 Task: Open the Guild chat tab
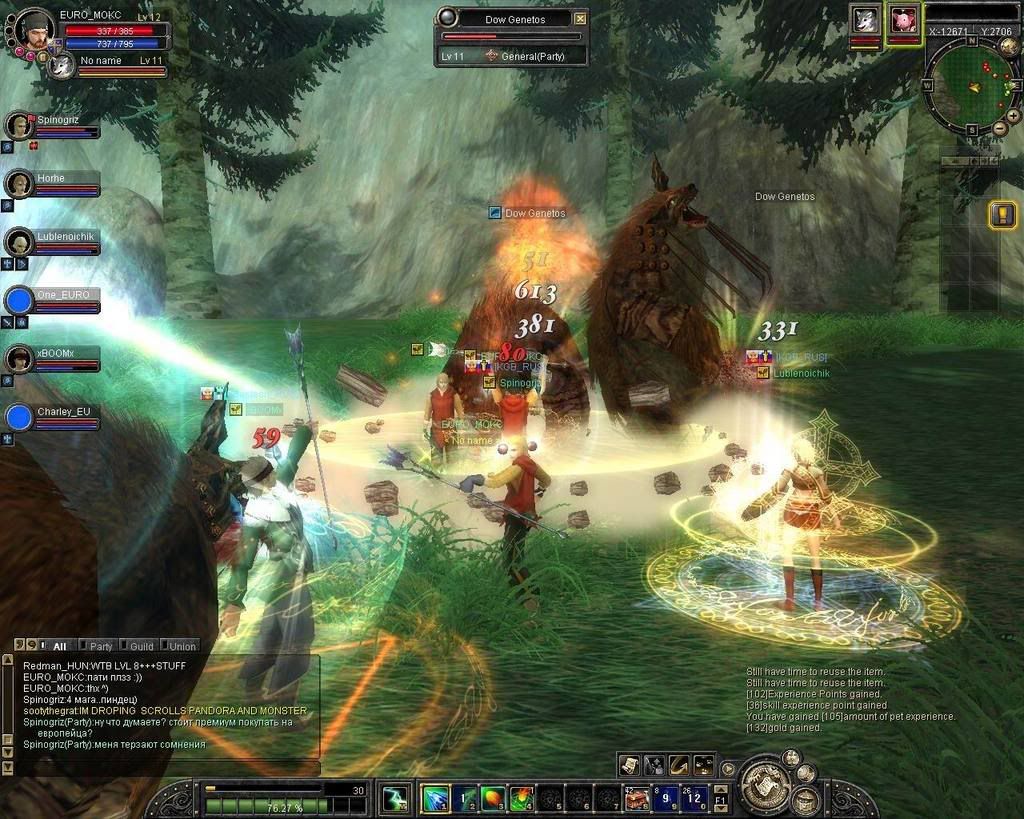click(x=140, y=646)
